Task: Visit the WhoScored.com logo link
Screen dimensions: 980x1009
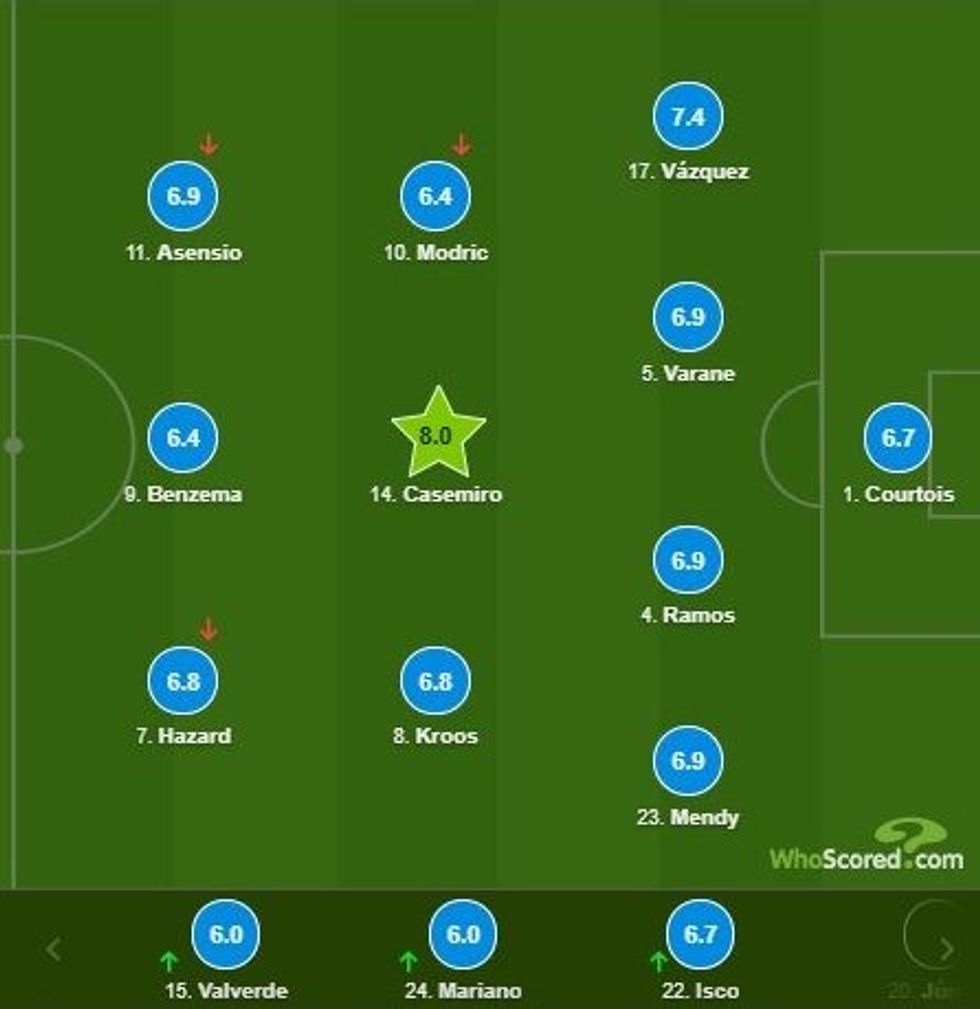Action: [x=866, y=848]
